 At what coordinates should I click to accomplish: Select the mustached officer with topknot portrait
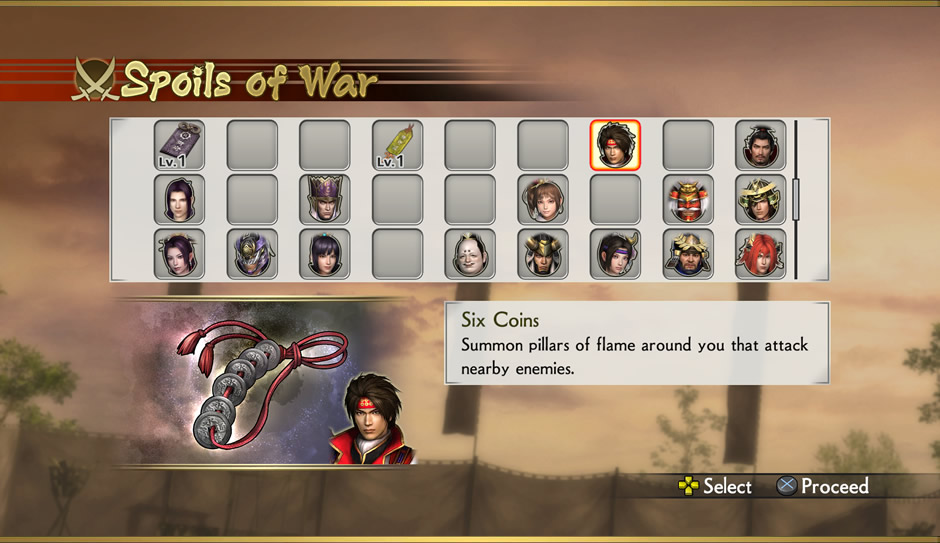tap(760, 146)
